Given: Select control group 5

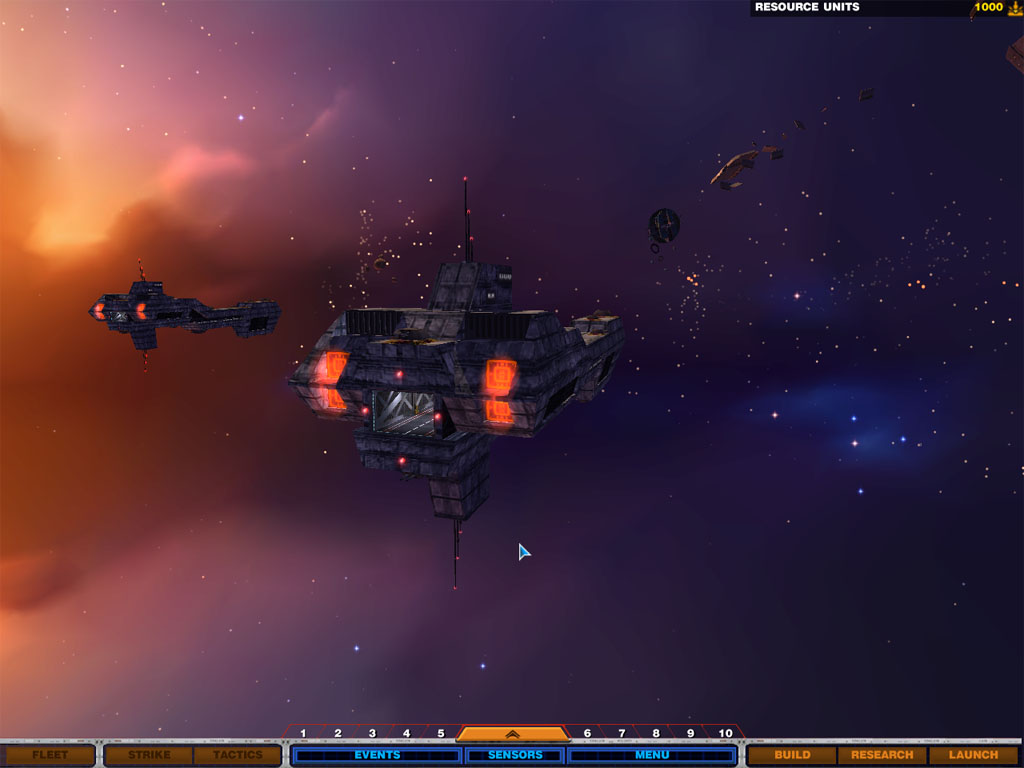Looking at the screenshot, I should click(440, 734).
